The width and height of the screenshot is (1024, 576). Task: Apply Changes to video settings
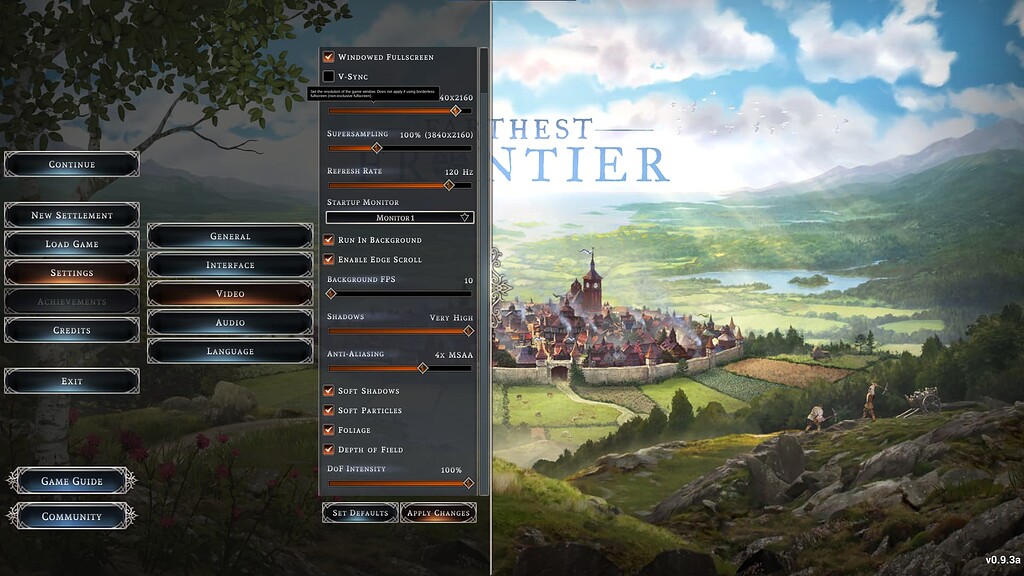pyautogui.click(x=438, y=513)
